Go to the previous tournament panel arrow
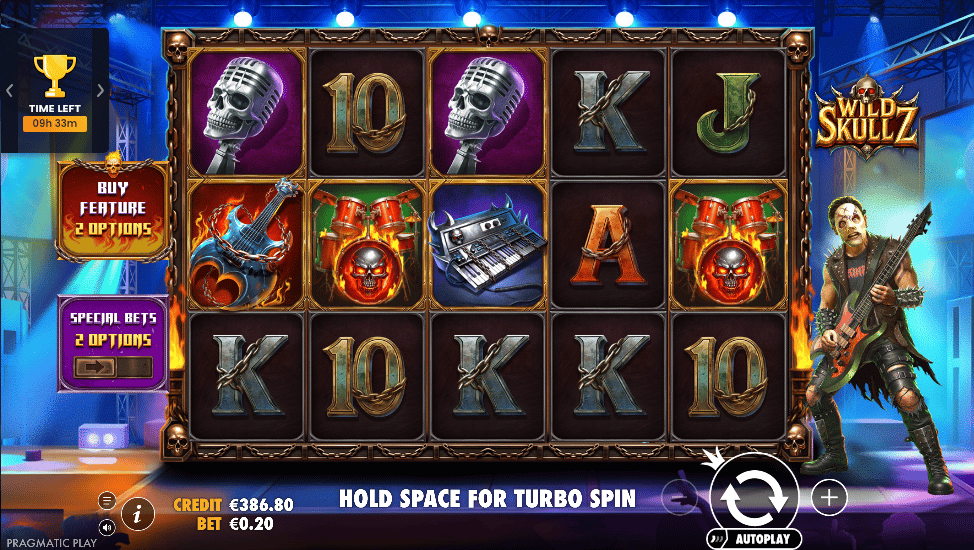The image size is (974, 550). coord(9,89)
